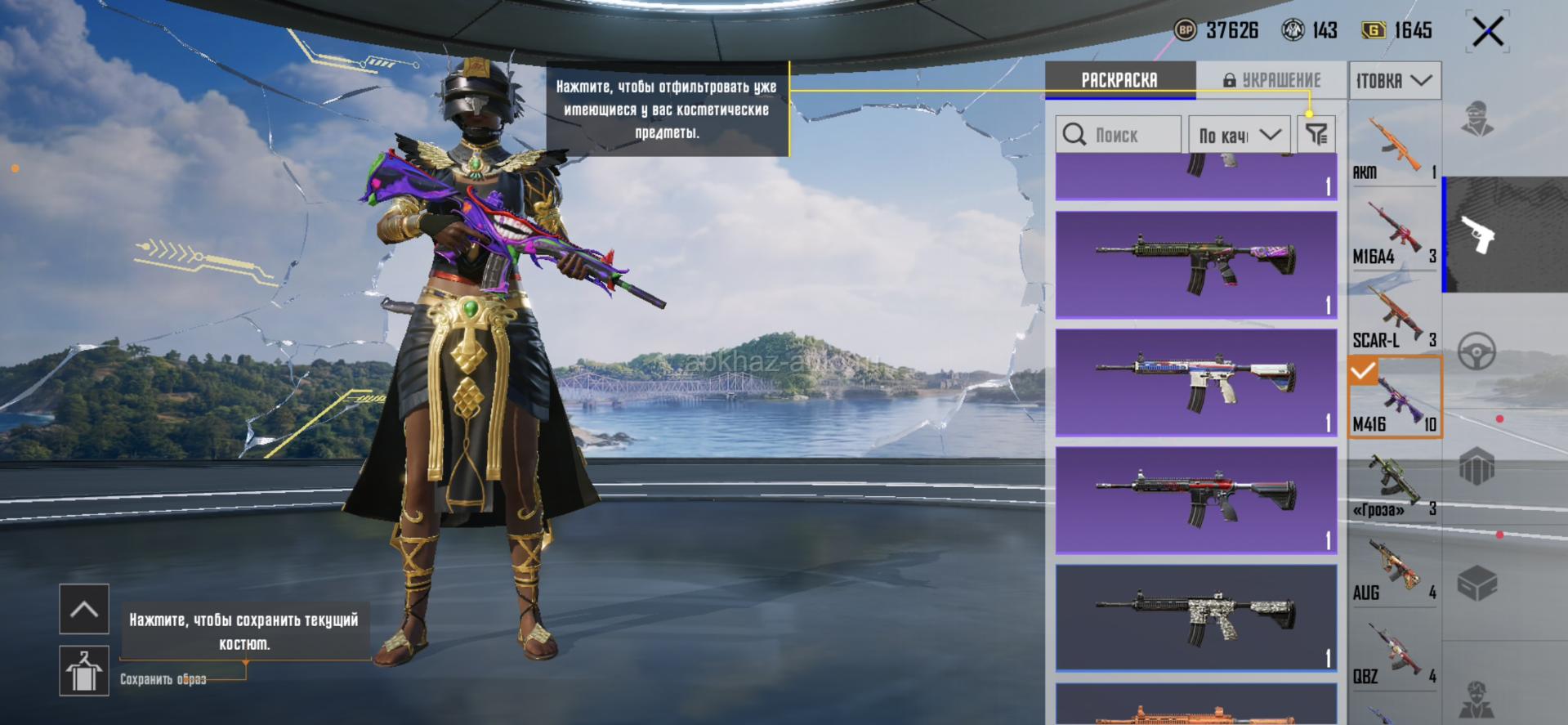Open the vehicle steering wheel category
Viewport: 1568px width, 725px height.
coord(1476,351)
